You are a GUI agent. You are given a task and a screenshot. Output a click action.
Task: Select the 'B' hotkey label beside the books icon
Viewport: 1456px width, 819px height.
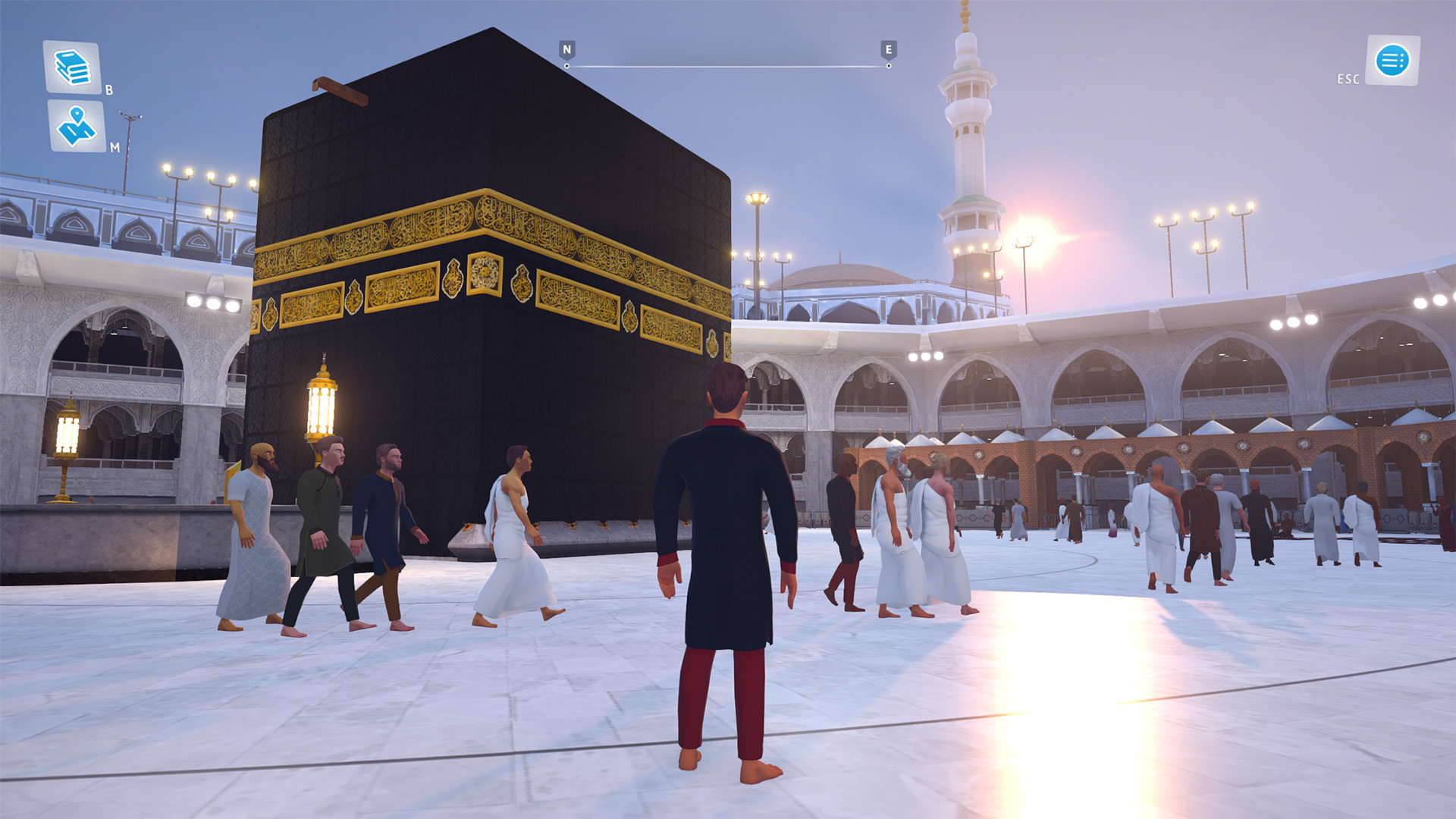(x=108, y=90)
